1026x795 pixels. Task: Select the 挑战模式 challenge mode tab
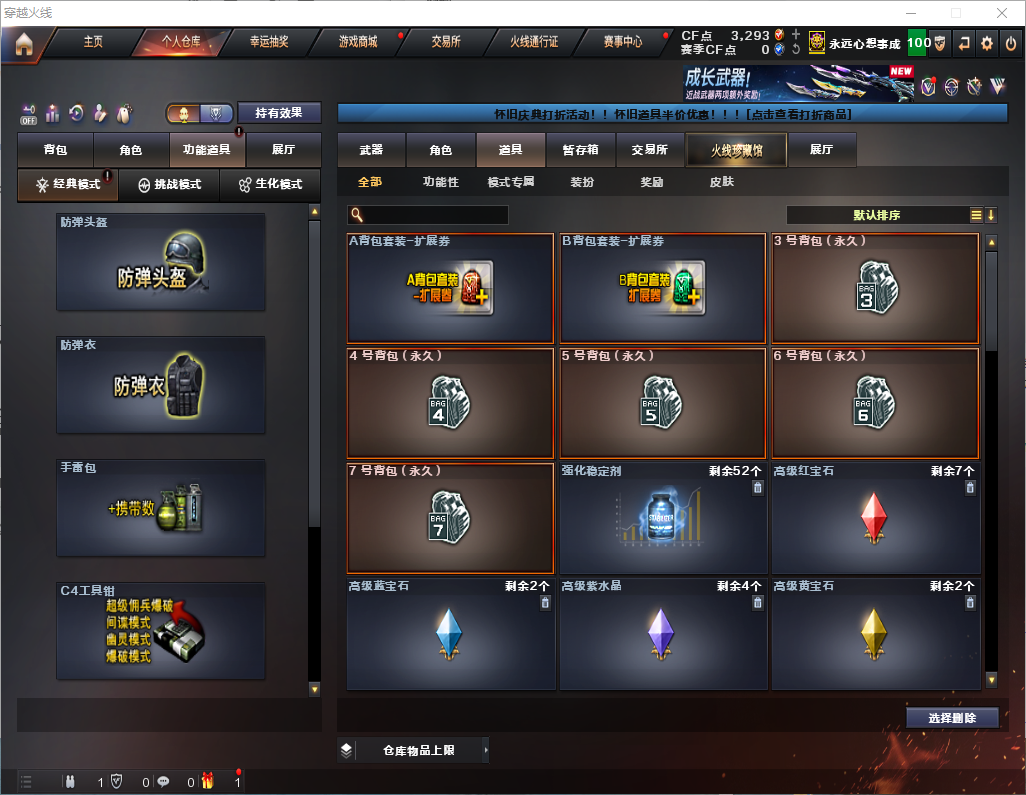[170, 185]
